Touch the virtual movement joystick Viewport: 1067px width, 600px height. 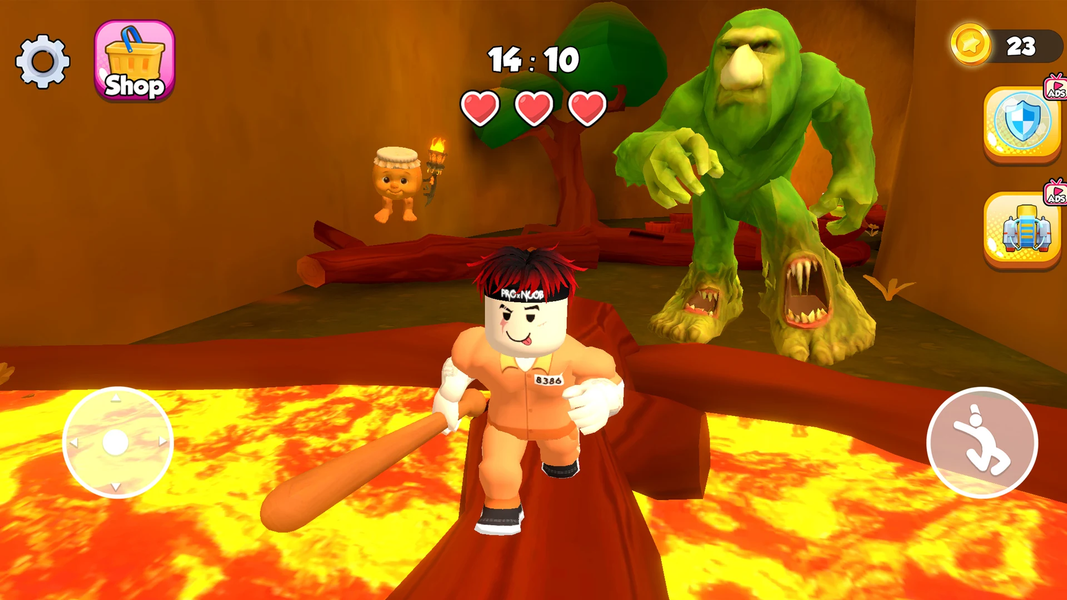117,442
